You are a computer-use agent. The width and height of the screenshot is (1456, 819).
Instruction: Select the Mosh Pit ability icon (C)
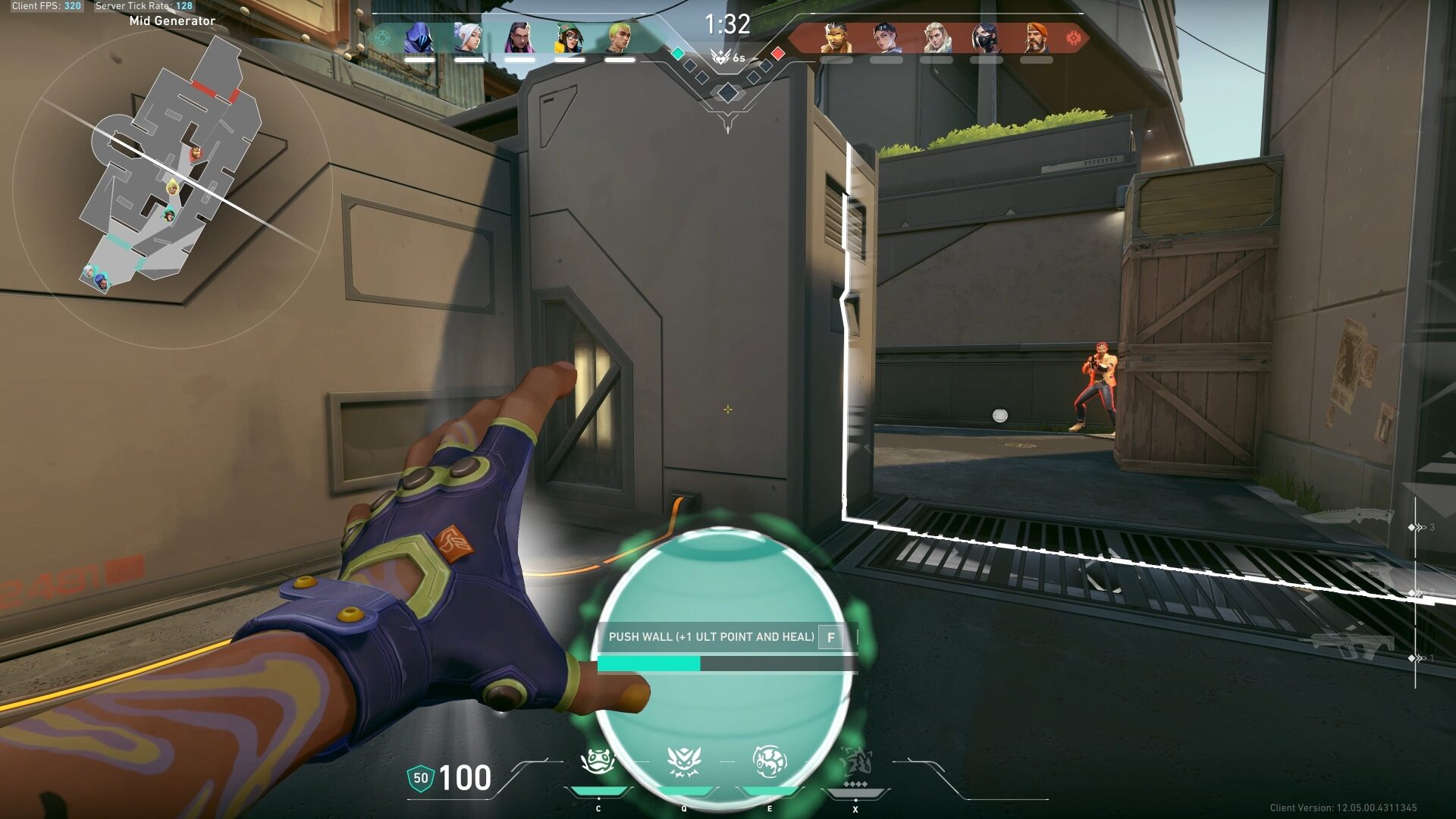pyautogui.click(x=599, y=761)
